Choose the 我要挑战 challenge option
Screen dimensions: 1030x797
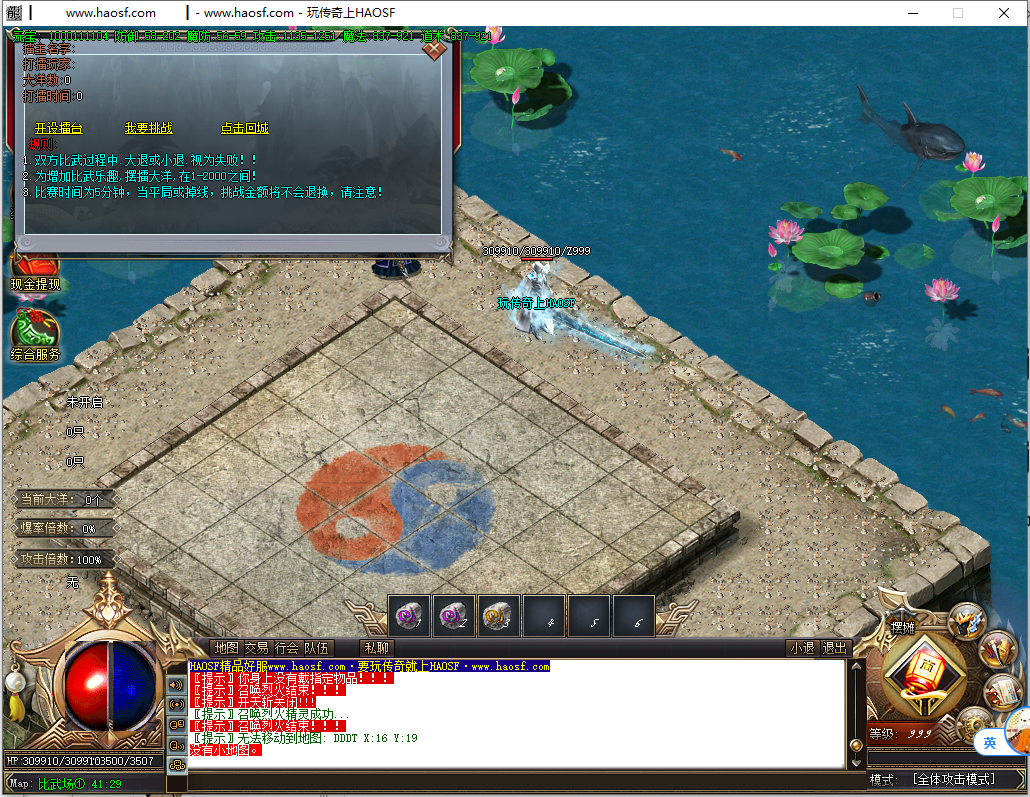coord(149,129)
